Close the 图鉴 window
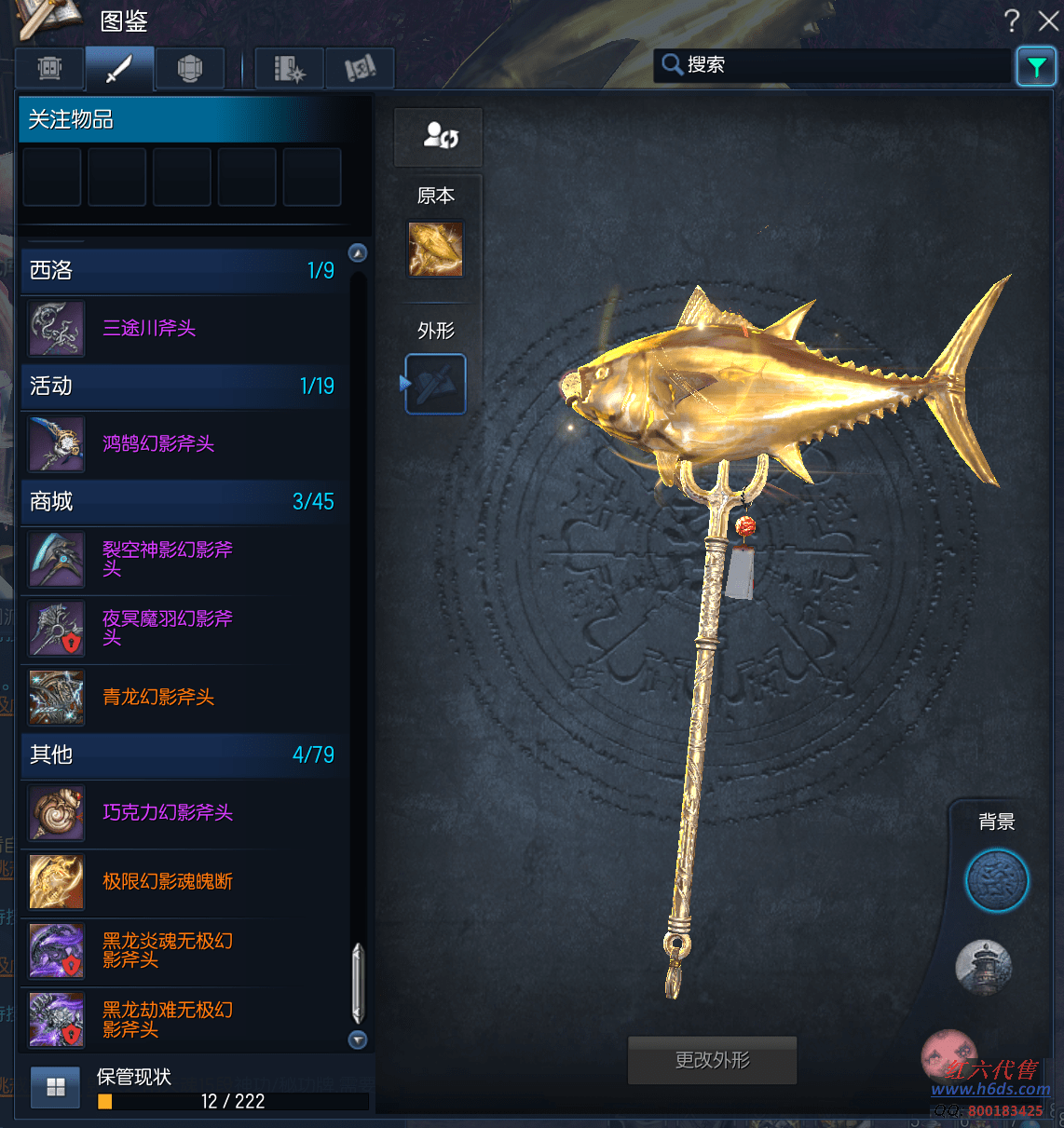This screenshot has width=1064, height=1128. click(1048, 20)
